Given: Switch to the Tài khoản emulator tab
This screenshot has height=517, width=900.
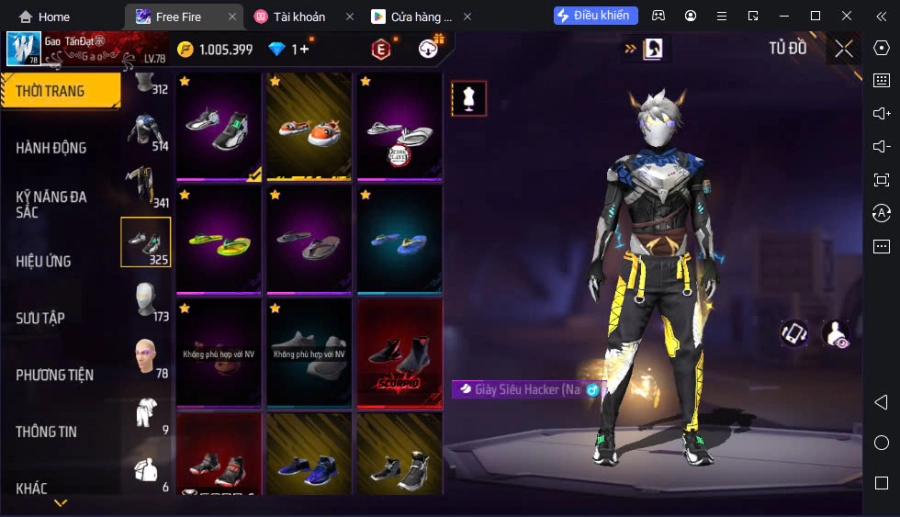Looking at the screenshot, I should (x=298, y=16).
